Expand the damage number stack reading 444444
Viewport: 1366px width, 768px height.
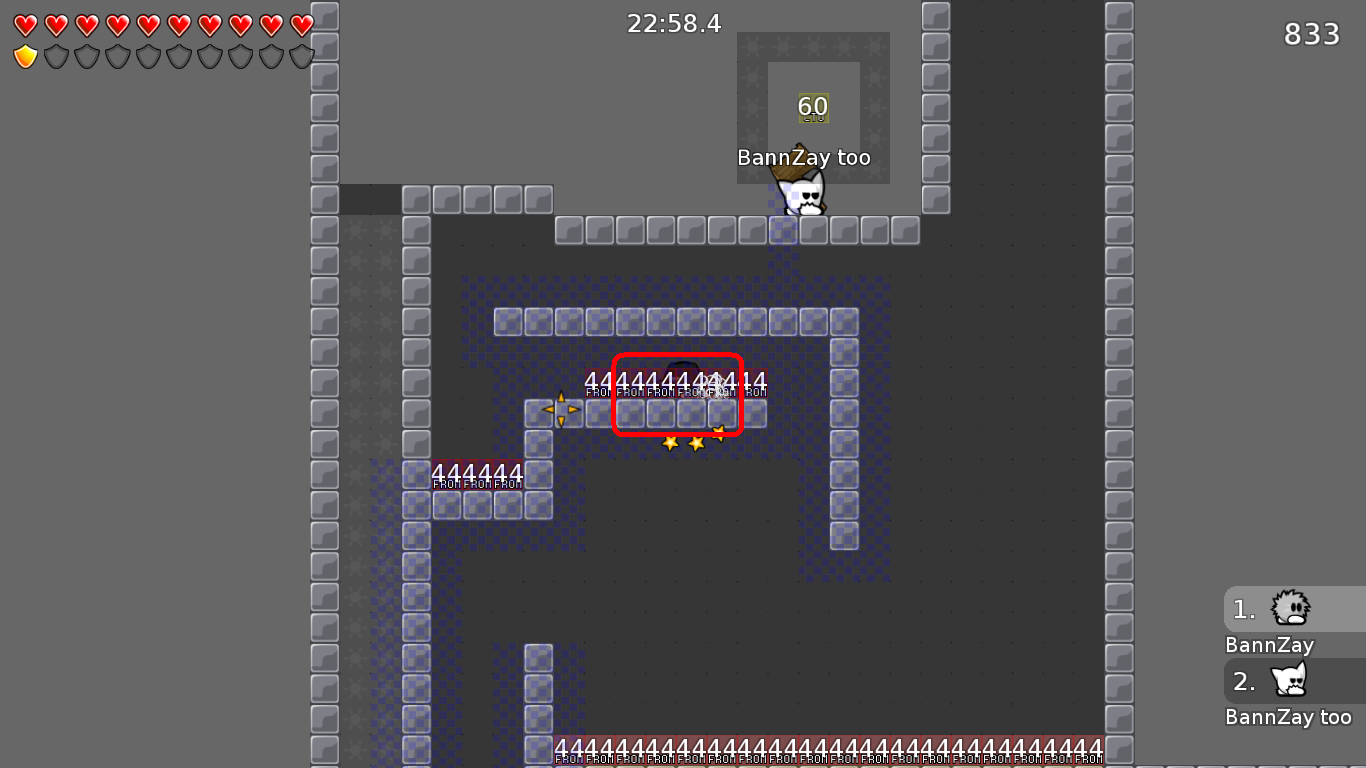[479, 472]
